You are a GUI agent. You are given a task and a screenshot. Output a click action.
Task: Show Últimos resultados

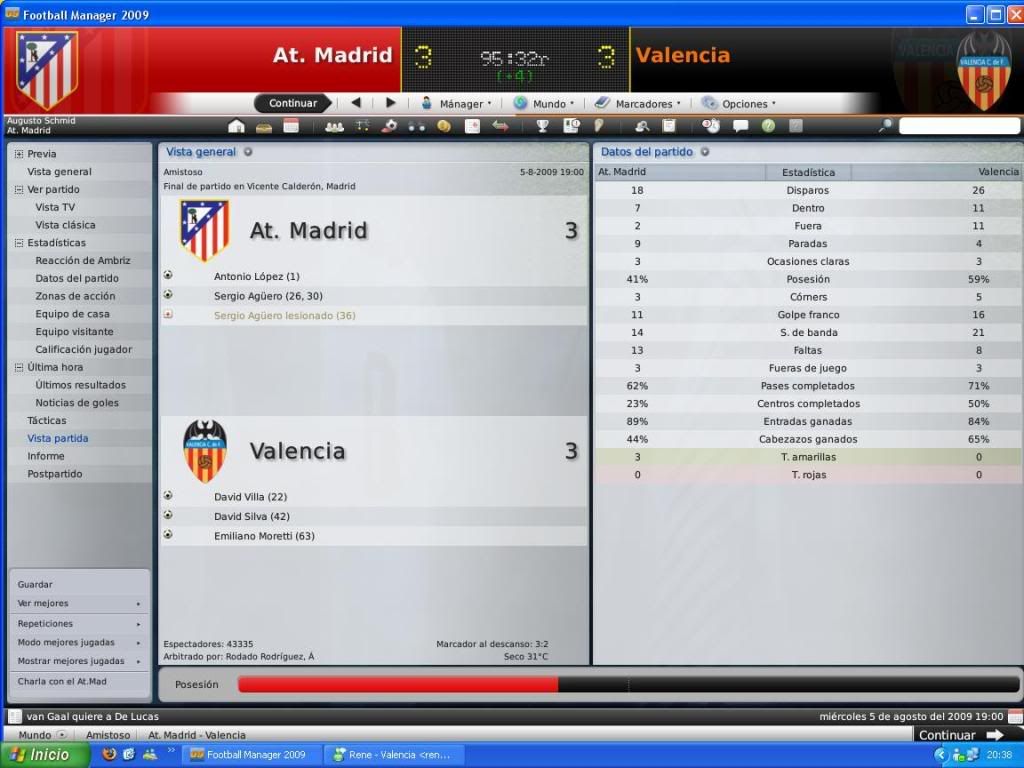pyautogui.click(x=80, y=385)
